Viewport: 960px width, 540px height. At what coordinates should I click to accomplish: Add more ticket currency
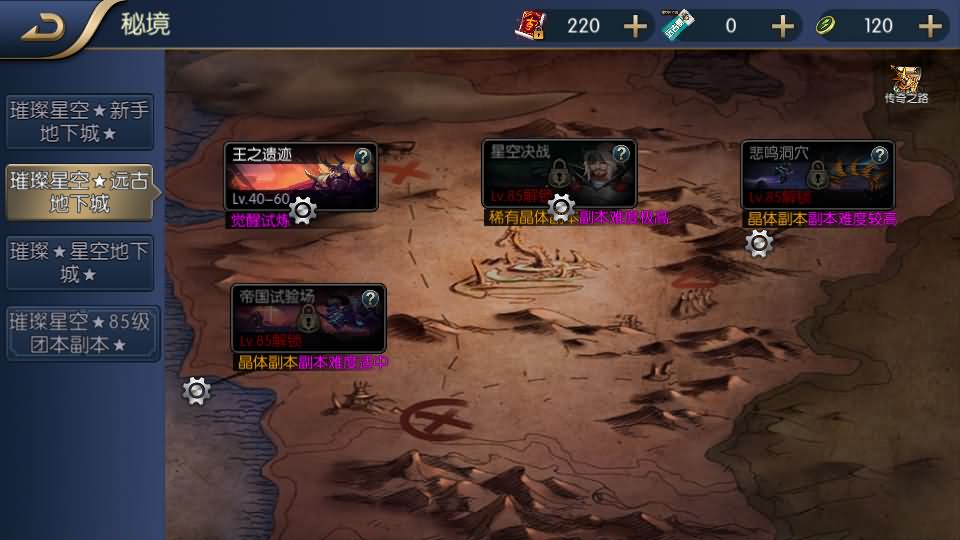point(782,26)
